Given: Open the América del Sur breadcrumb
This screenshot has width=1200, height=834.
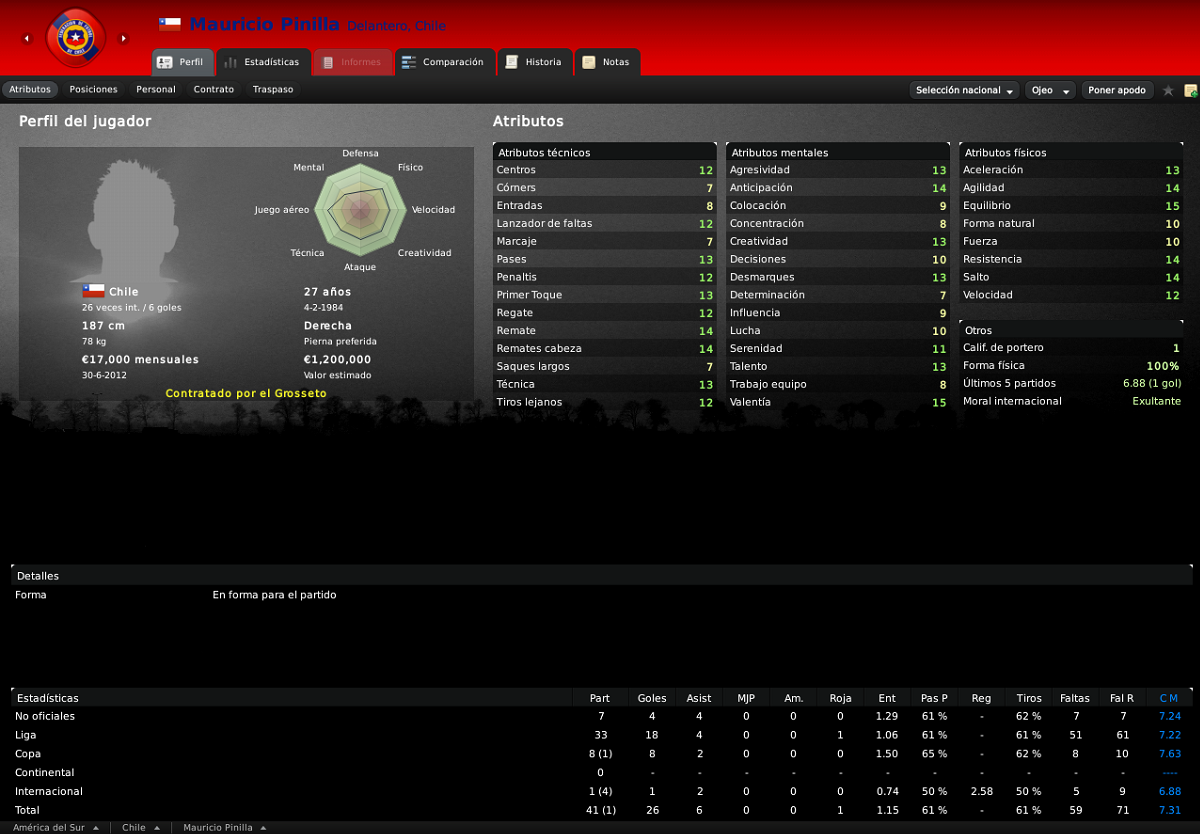Looking at the screenshot, I should (56, 828).
